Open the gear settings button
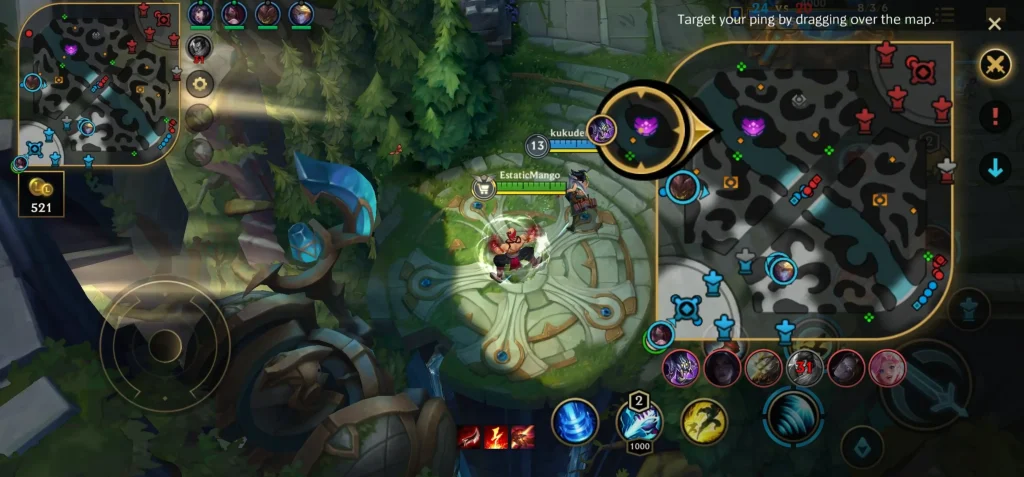1024x477 pixels. tap(199, 84)
